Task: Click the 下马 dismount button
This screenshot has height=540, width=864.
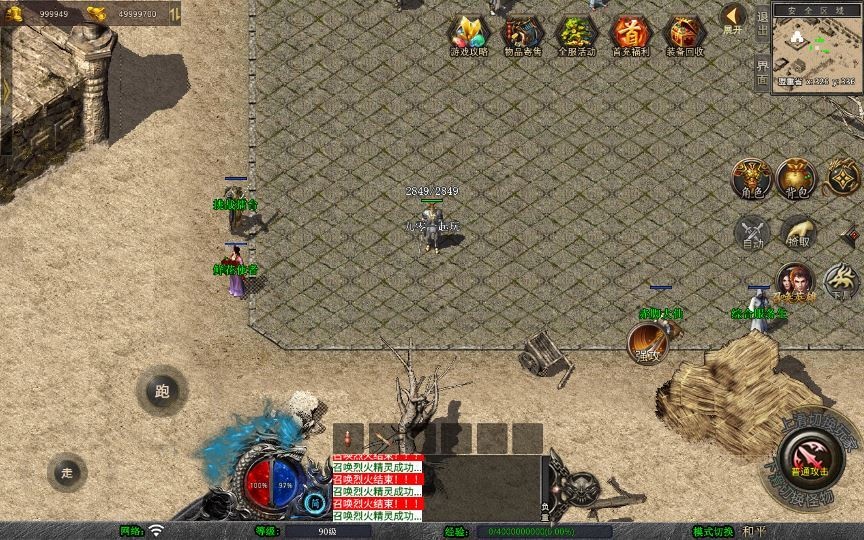Action: (841, 282)
